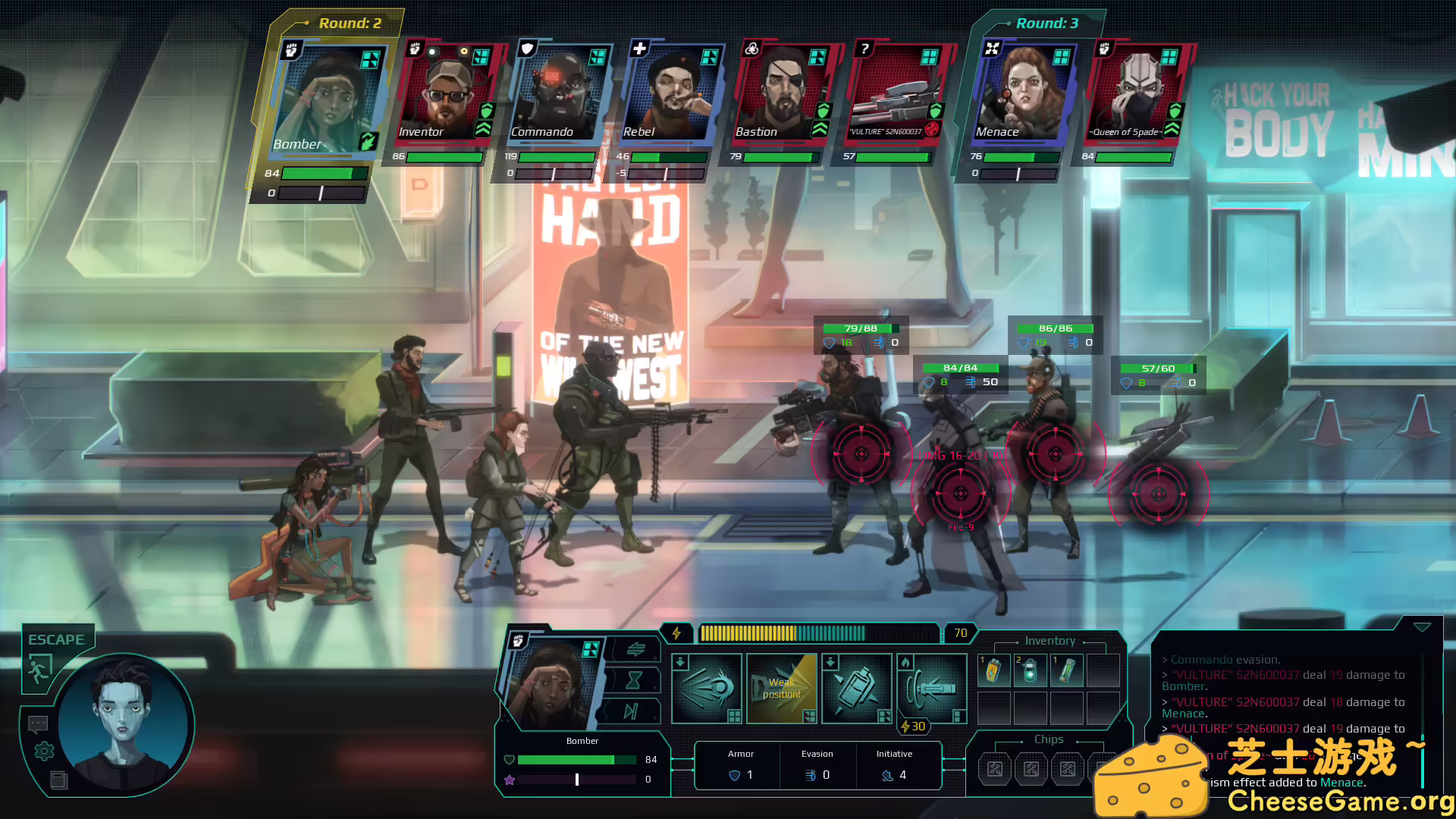Use the spiked canister grenade ability
Viewport: 1456px width, 819px height.
pos(856,689)
